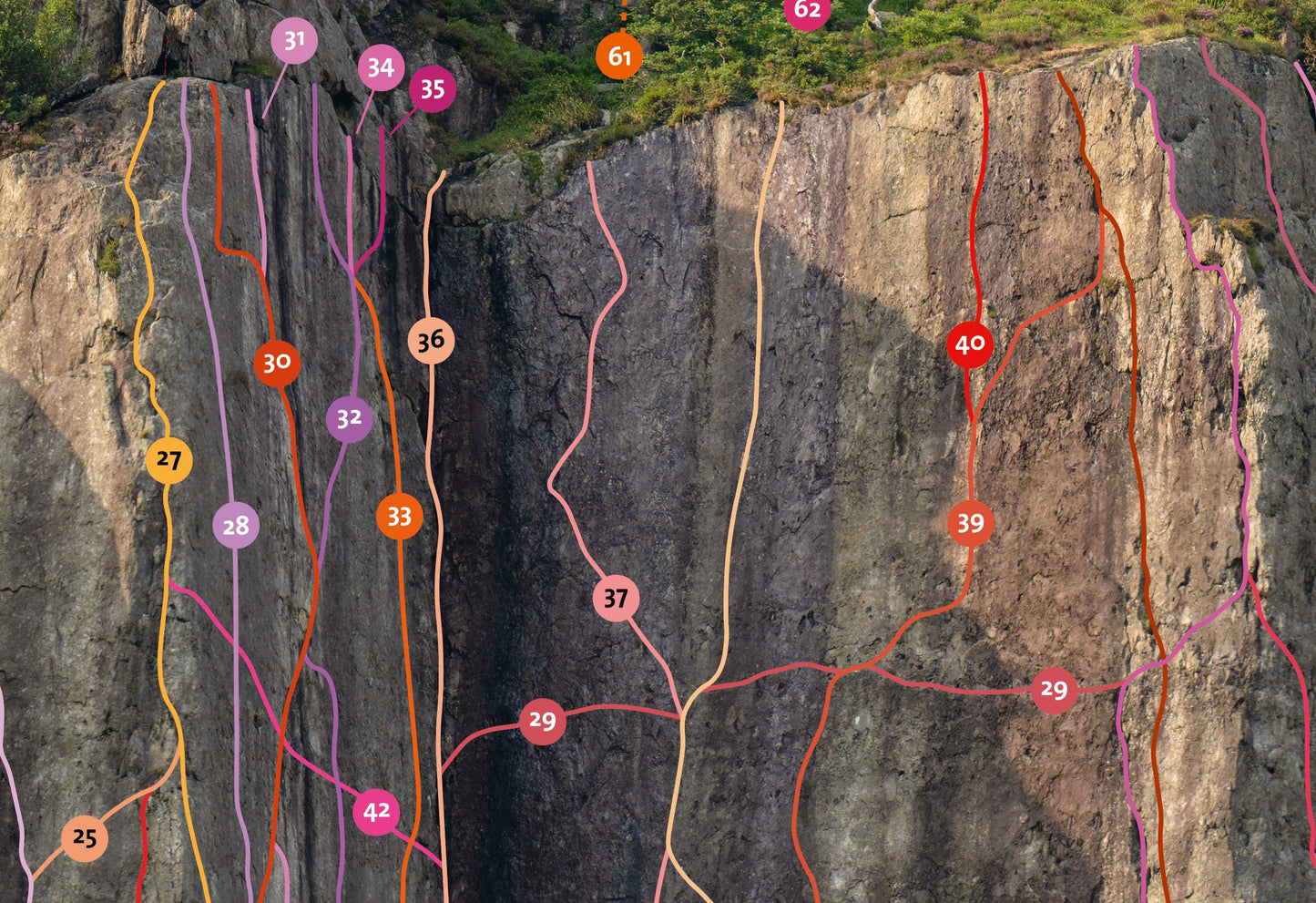The width and height of the screenshot is (1316, 903).
Task: Click the pink route 34 marker
Action: [x=381, y=67]
